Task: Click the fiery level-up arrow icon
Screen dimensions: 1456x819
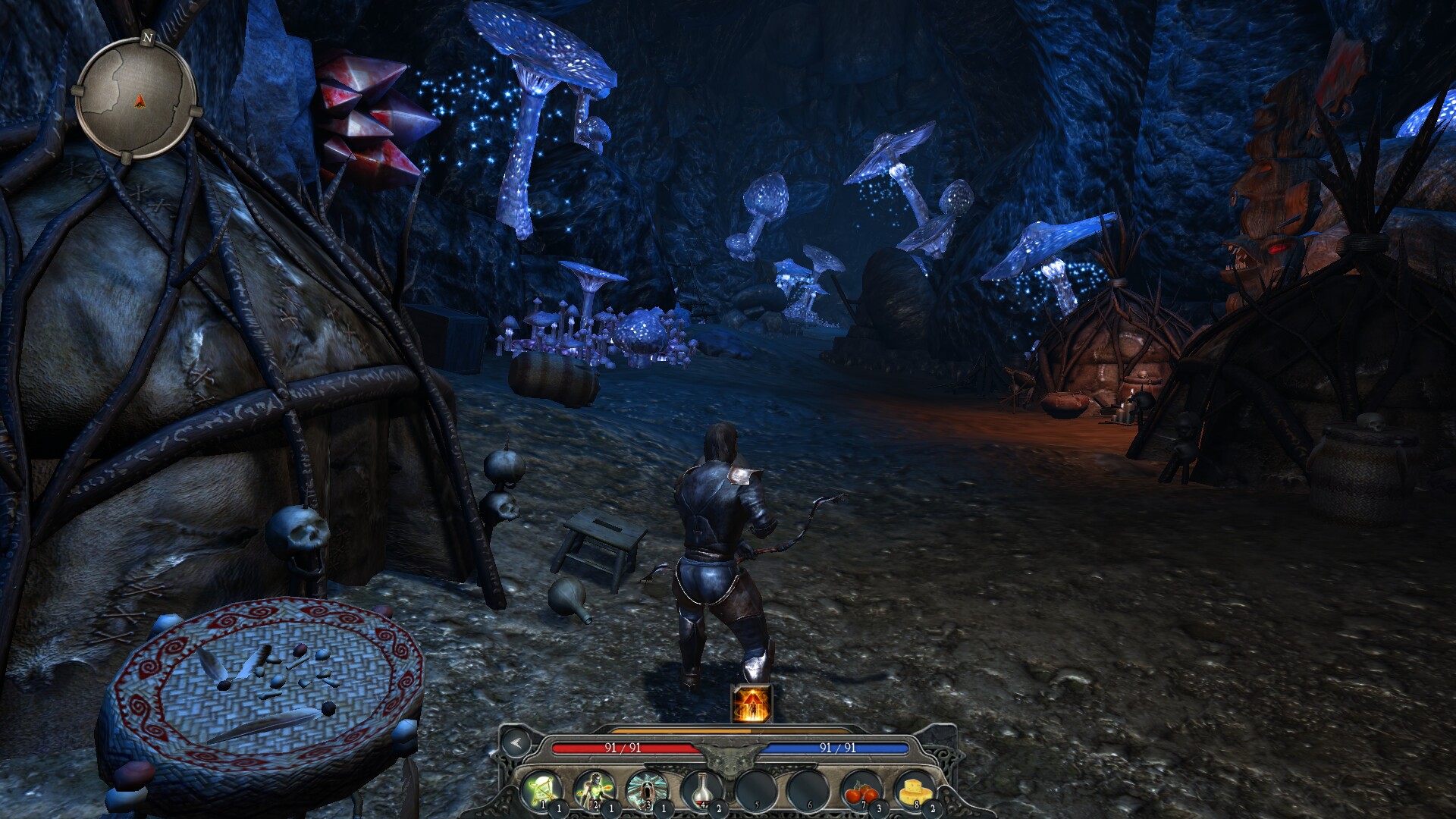Action: 752,703
